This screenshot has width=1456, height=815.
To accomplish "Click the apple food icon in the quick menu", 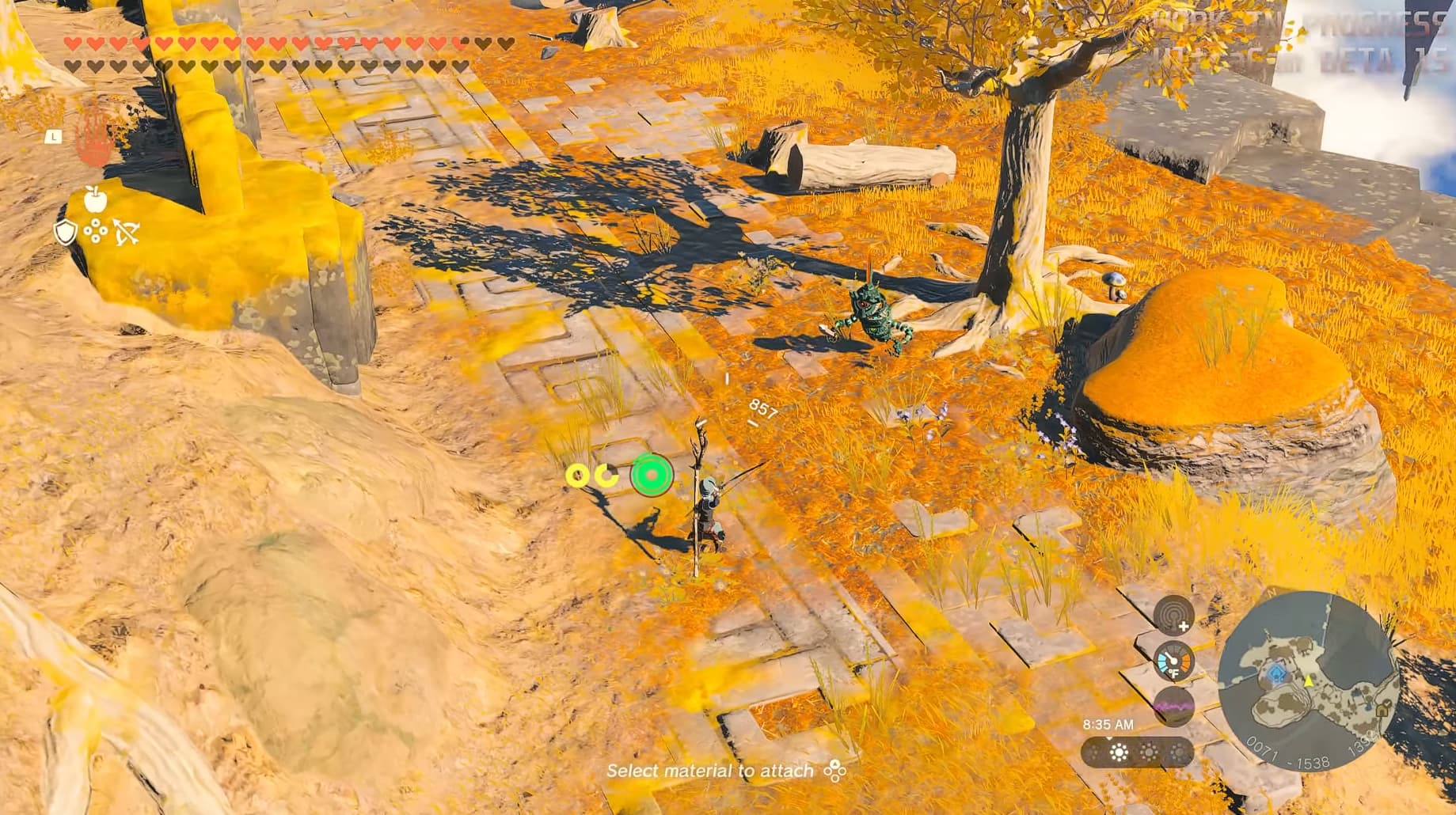I will click(95, 199).
